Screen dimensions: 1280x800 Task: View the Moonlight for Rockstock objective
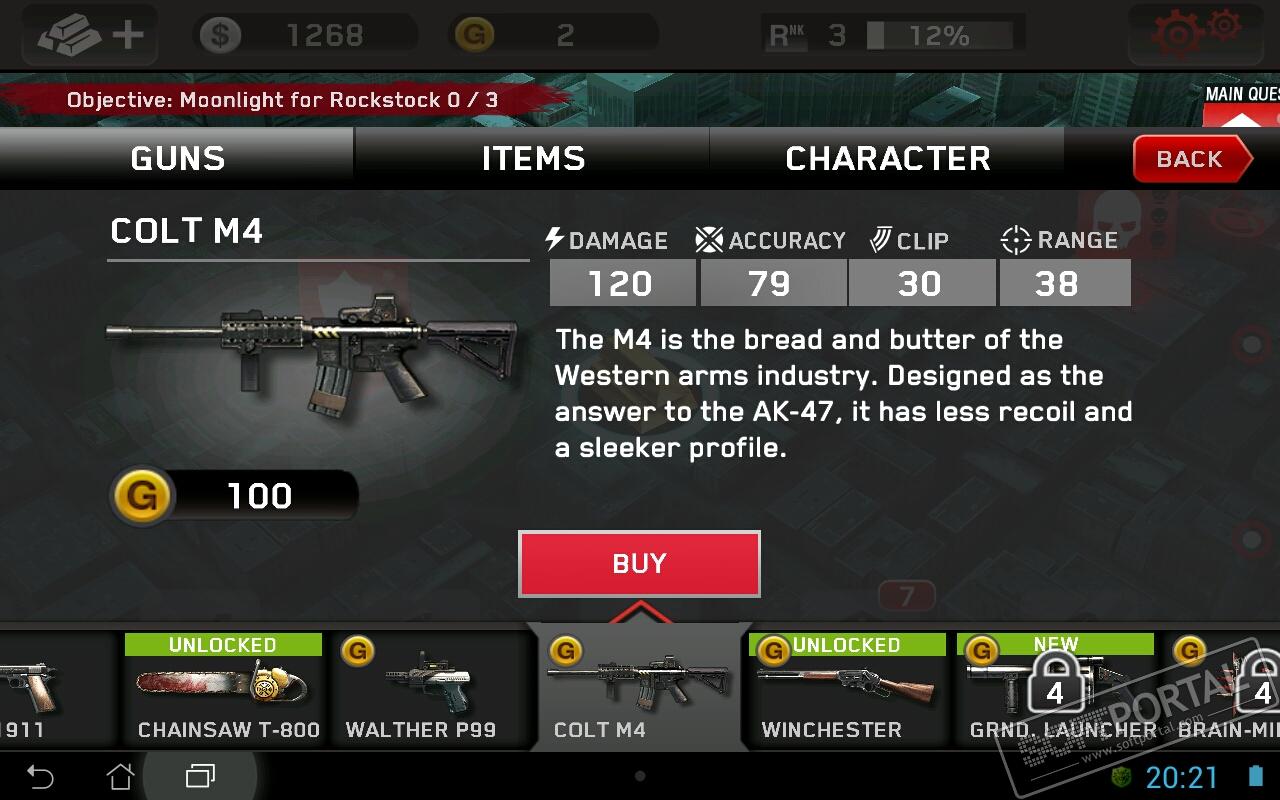click(x=282, y=100)
